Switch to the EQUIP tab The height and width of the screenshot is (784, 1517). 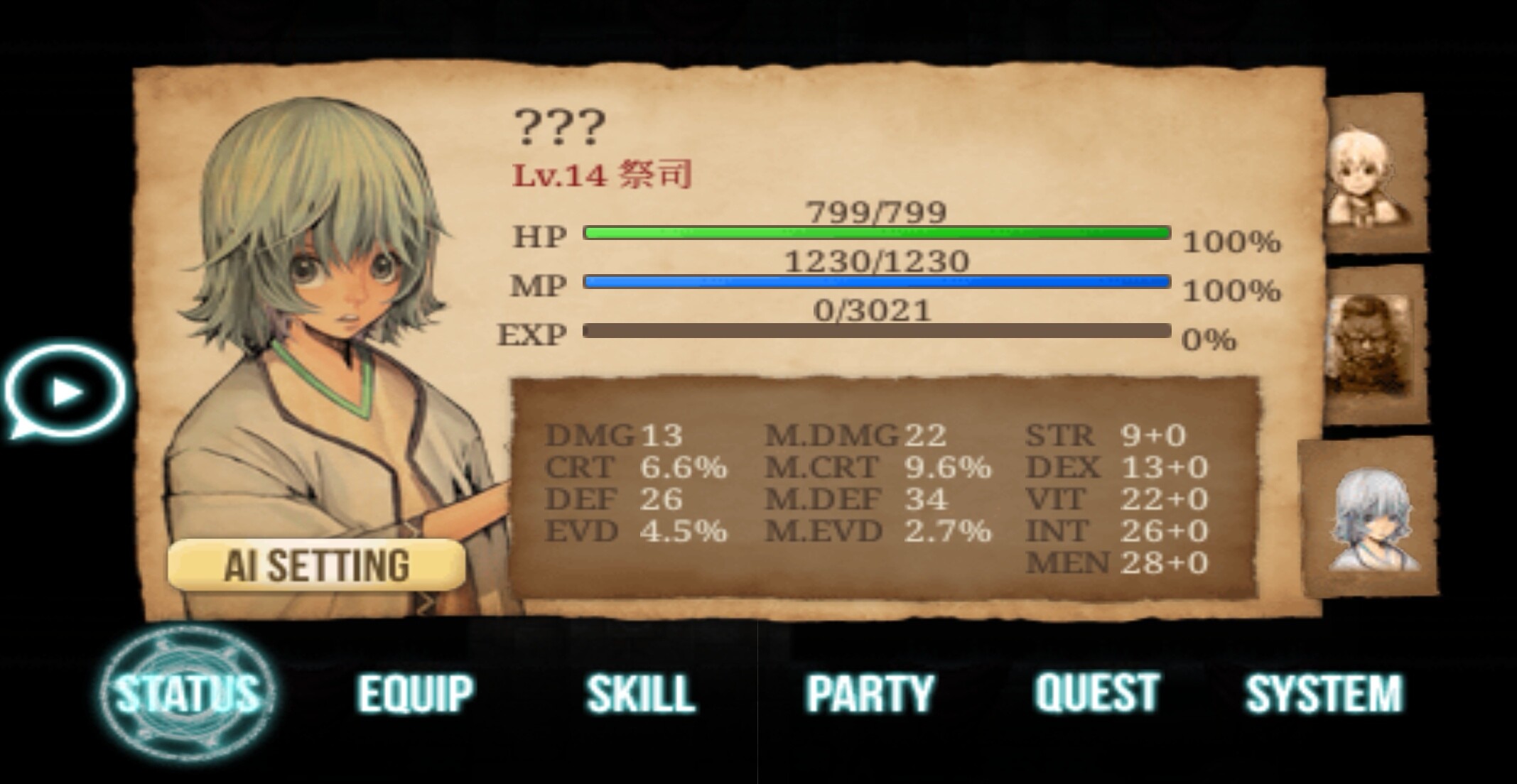(416, 693)
